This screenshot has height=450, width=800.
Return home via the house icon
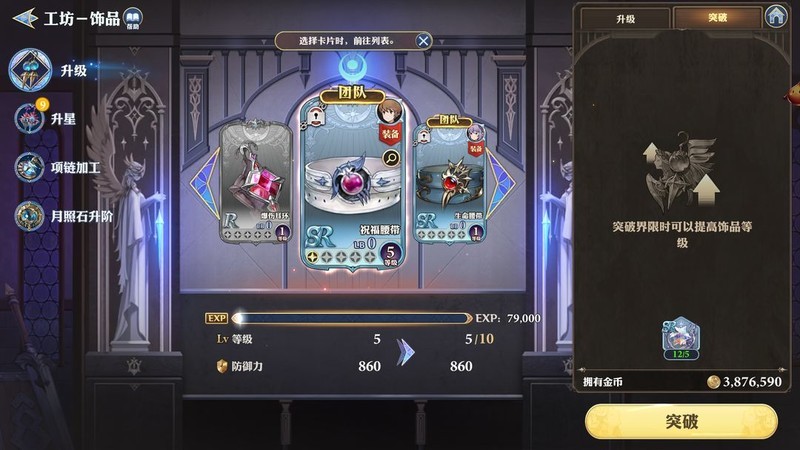776,16
